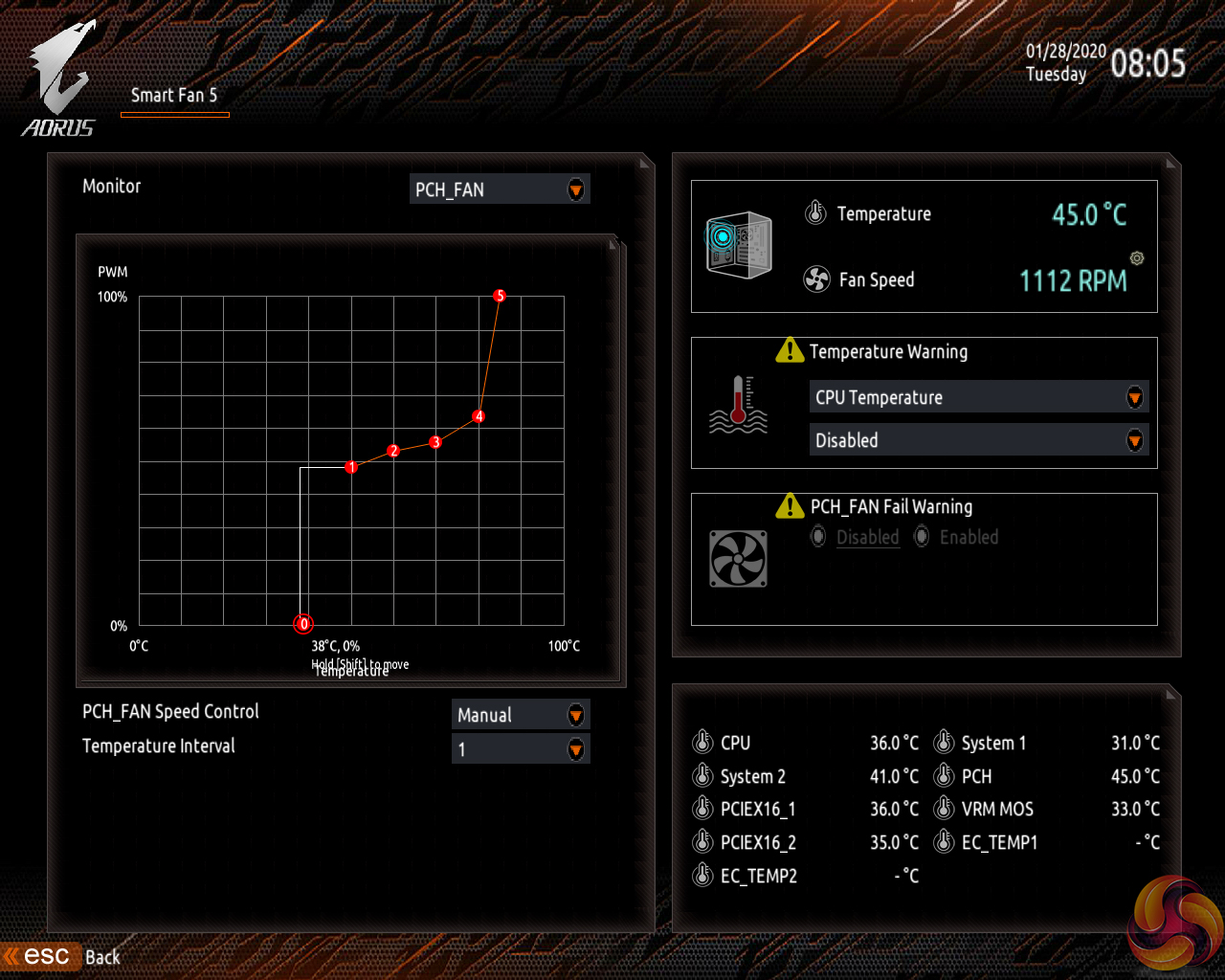Select fan curve point 4

coord(479,416)
